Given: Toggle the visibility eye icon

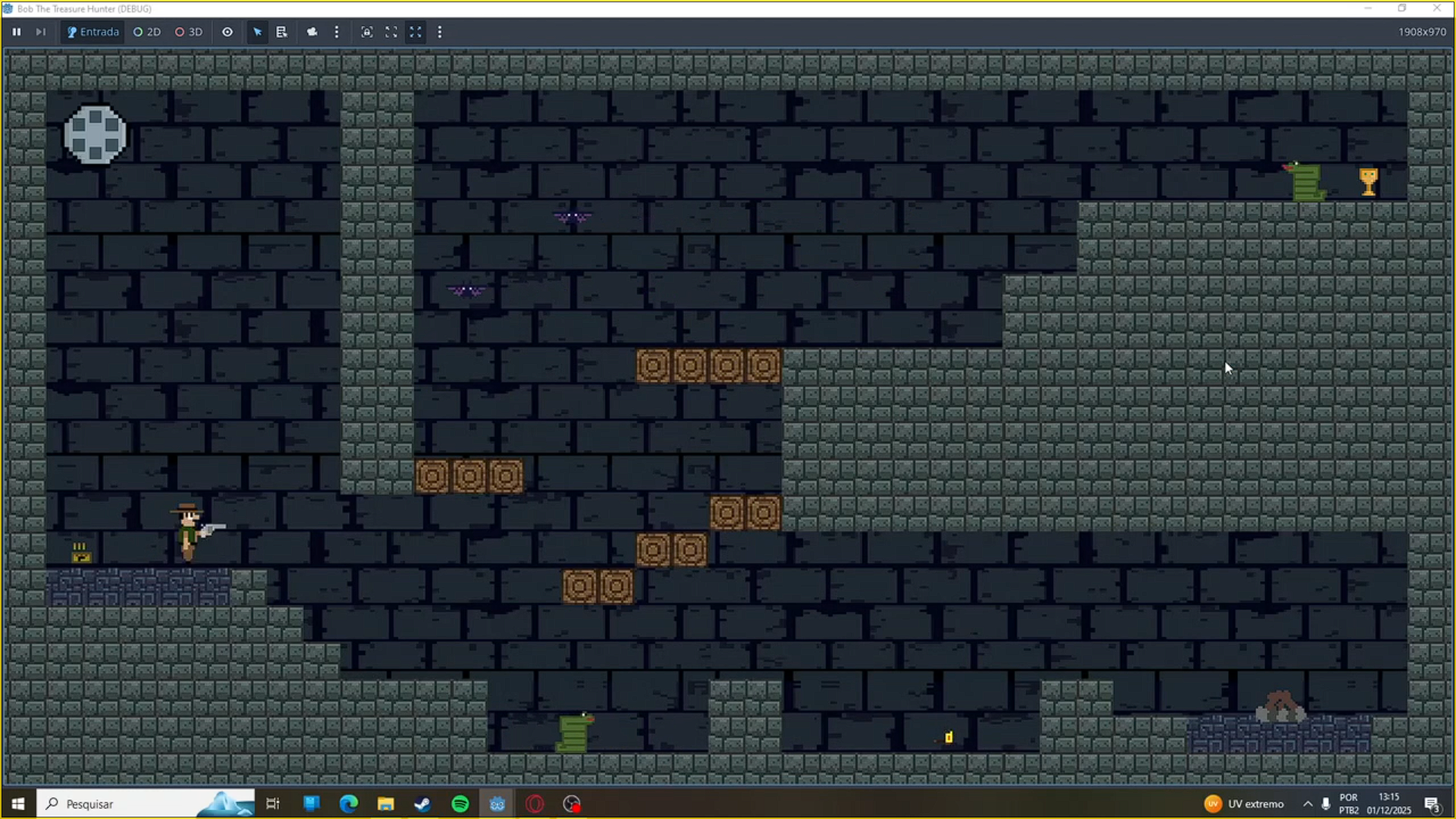Looking at the screenshot, I should click(x=227, y=32).
